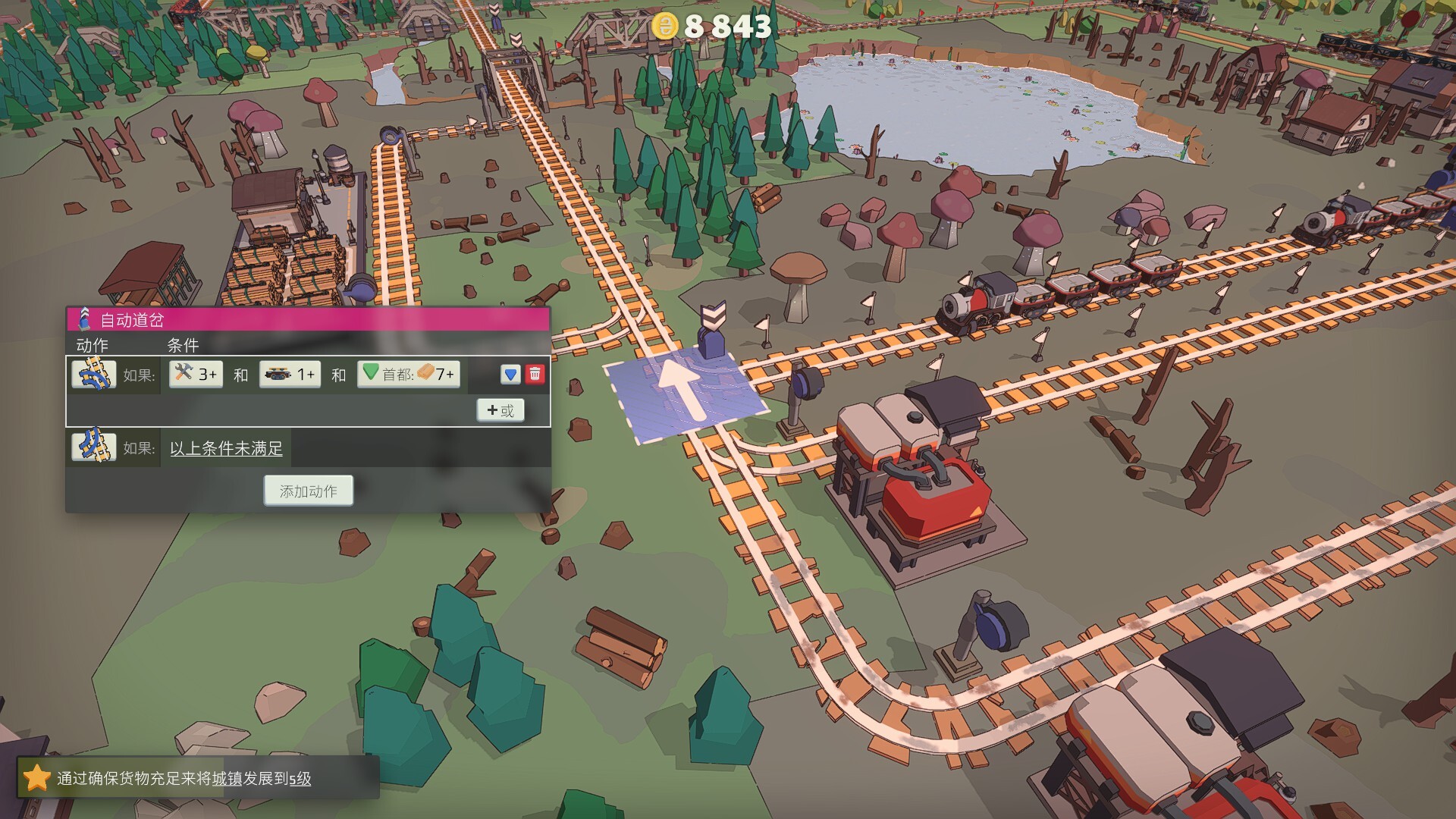Open the "首都: 7+" wood condition

click(x=408, y=374)
